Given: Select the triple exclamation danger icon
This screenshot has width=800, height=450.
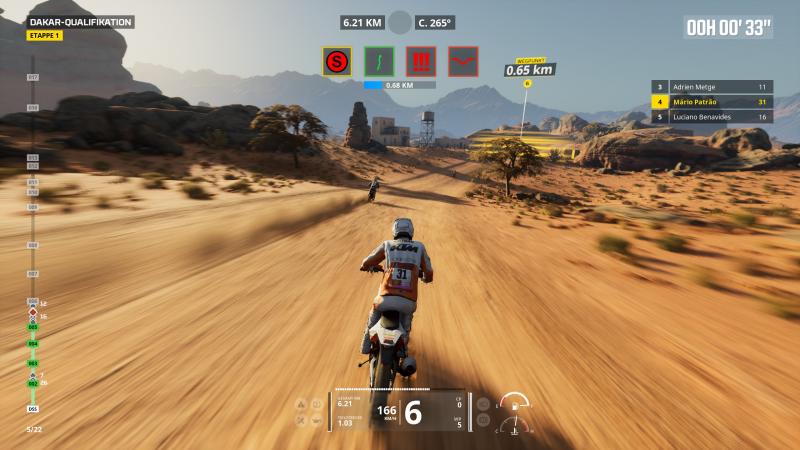Looking at the screenshot, I should (421, 61).
